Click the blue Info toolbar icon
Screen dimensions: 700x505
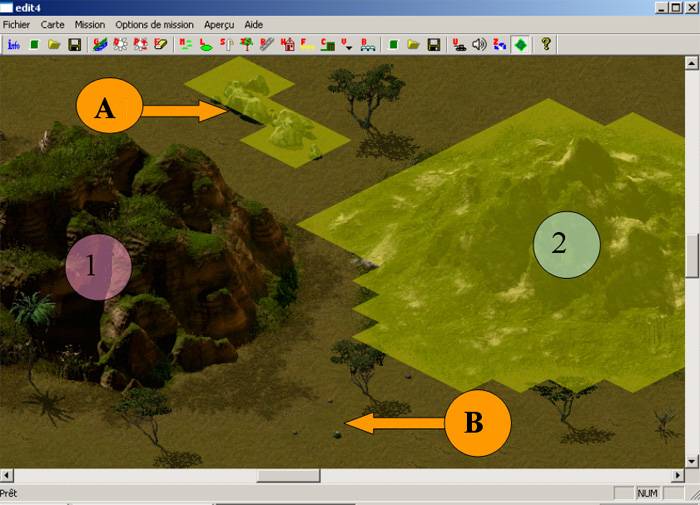tap(14, 44)
